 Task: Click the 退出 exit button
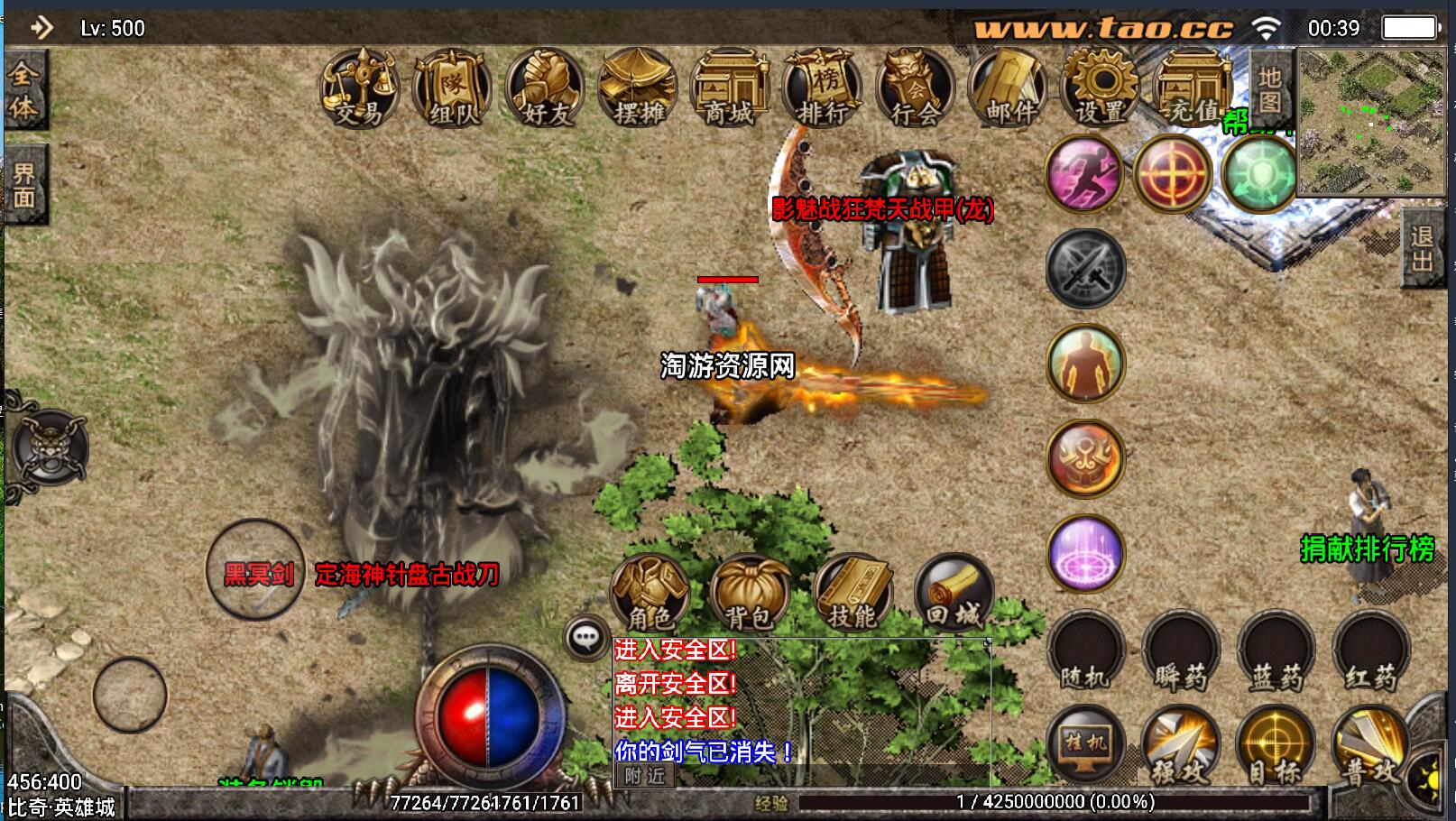pos(1422,249)
